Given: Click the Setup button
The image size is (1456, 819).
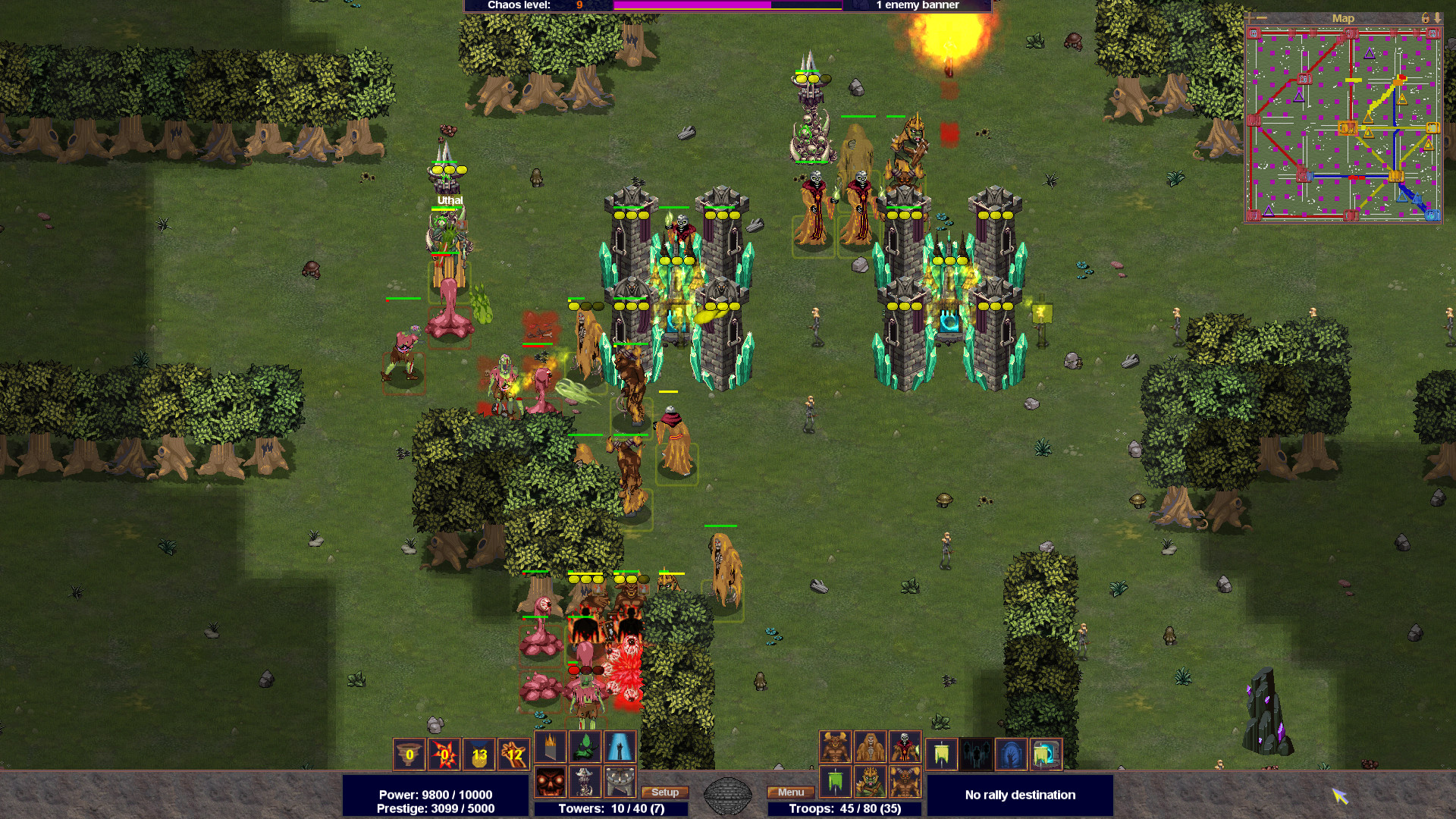Looking at the screenshot, I should pos(664,792).
